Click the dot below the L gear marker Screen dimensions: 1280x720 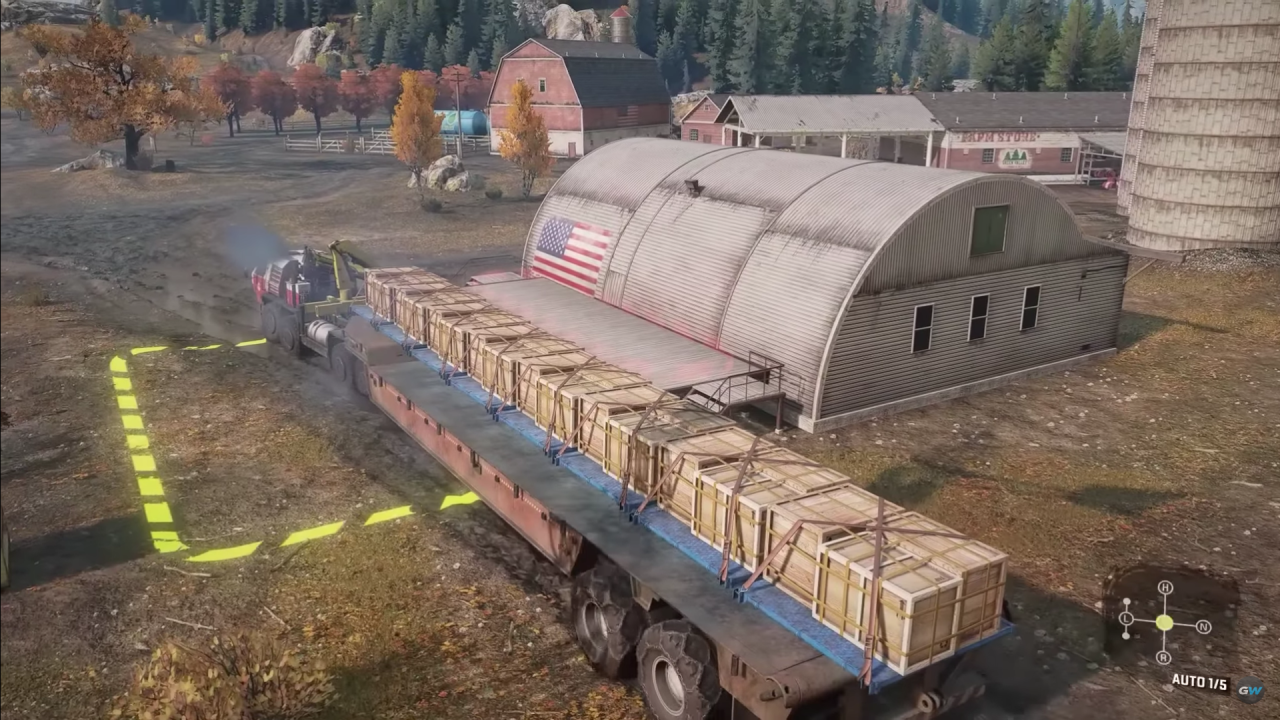tap(1125, 635)
